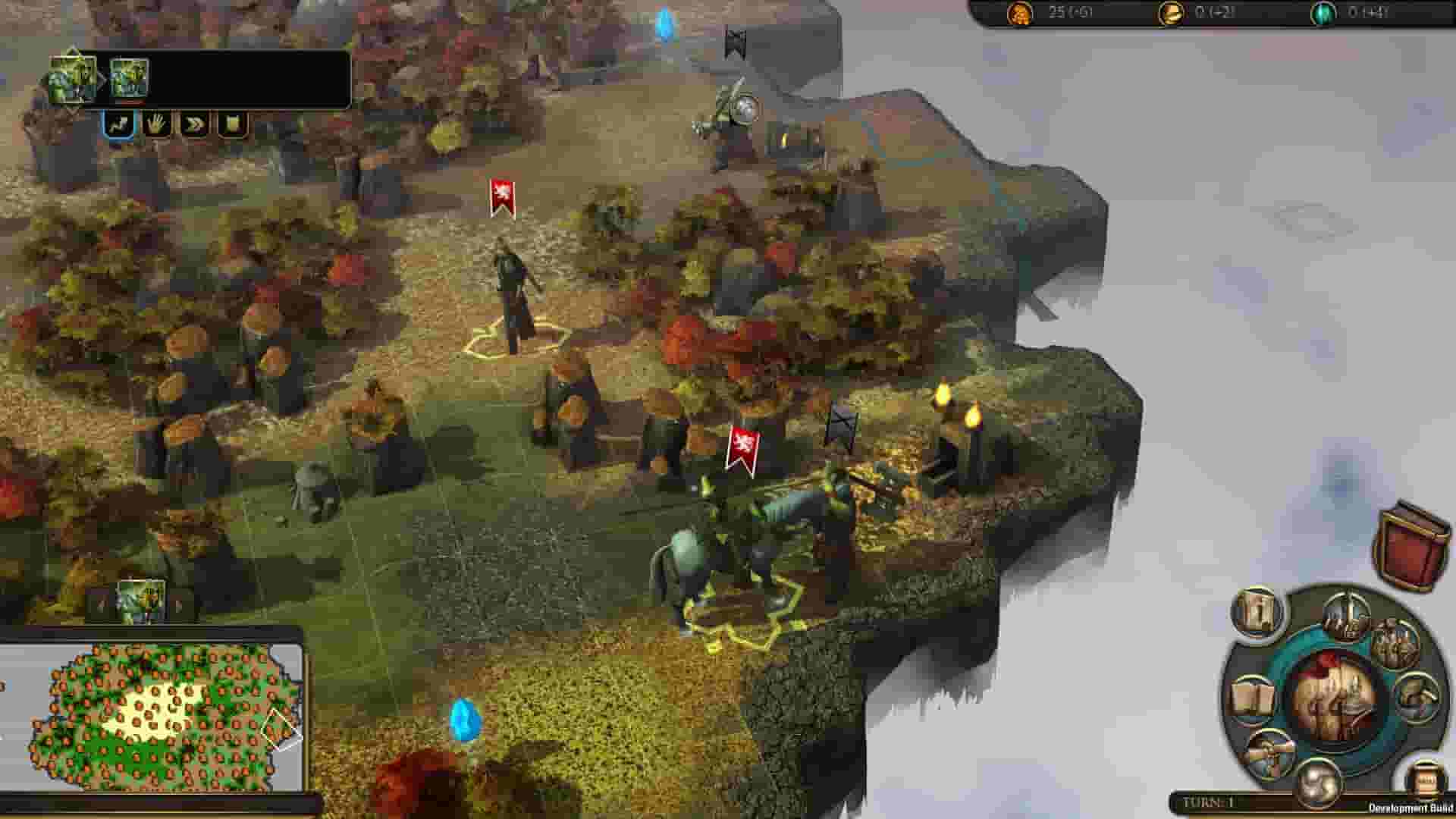
Task: Select the wait hand icon for the unit
Action: pos(157,125)
